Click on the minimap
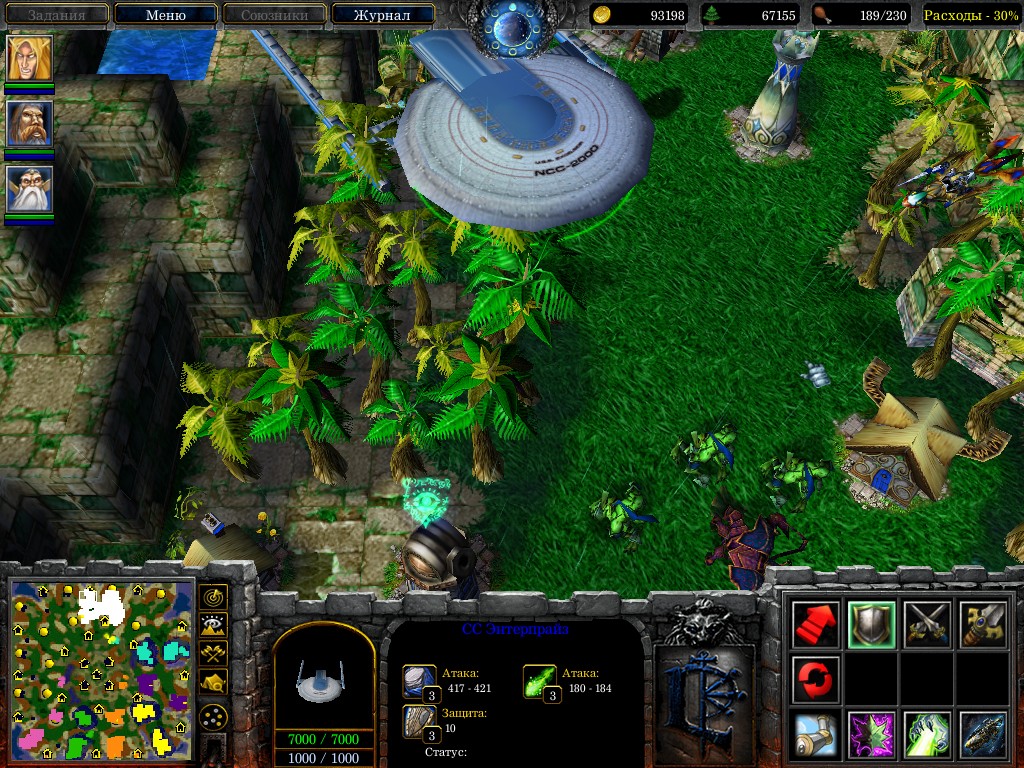Image resolution: width=1024 pixels, height=768 pixels. 100,671
